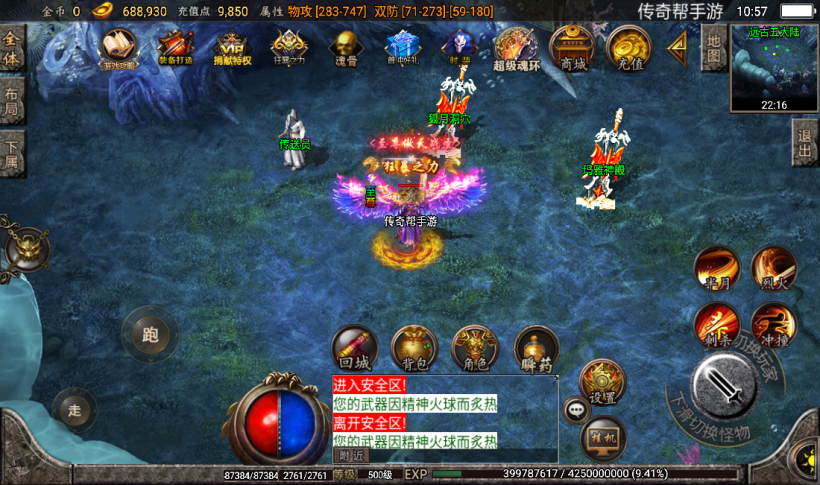Open the 魂骨 skull icon menu
820x485 pixels.
coord(345,46)
